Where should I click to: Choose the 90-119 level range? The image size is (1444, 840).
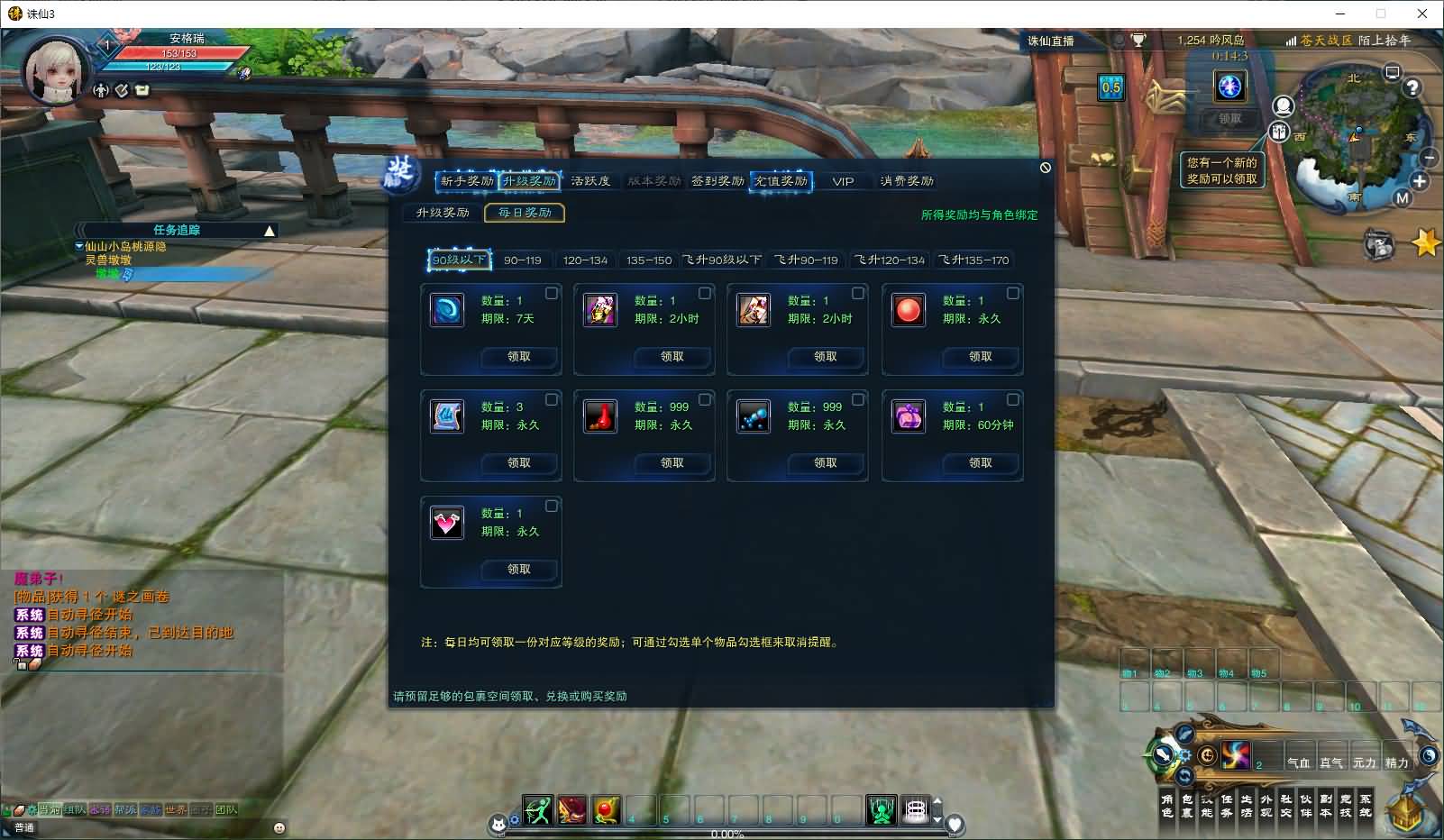pyautogui.click(x=523, y=260)
